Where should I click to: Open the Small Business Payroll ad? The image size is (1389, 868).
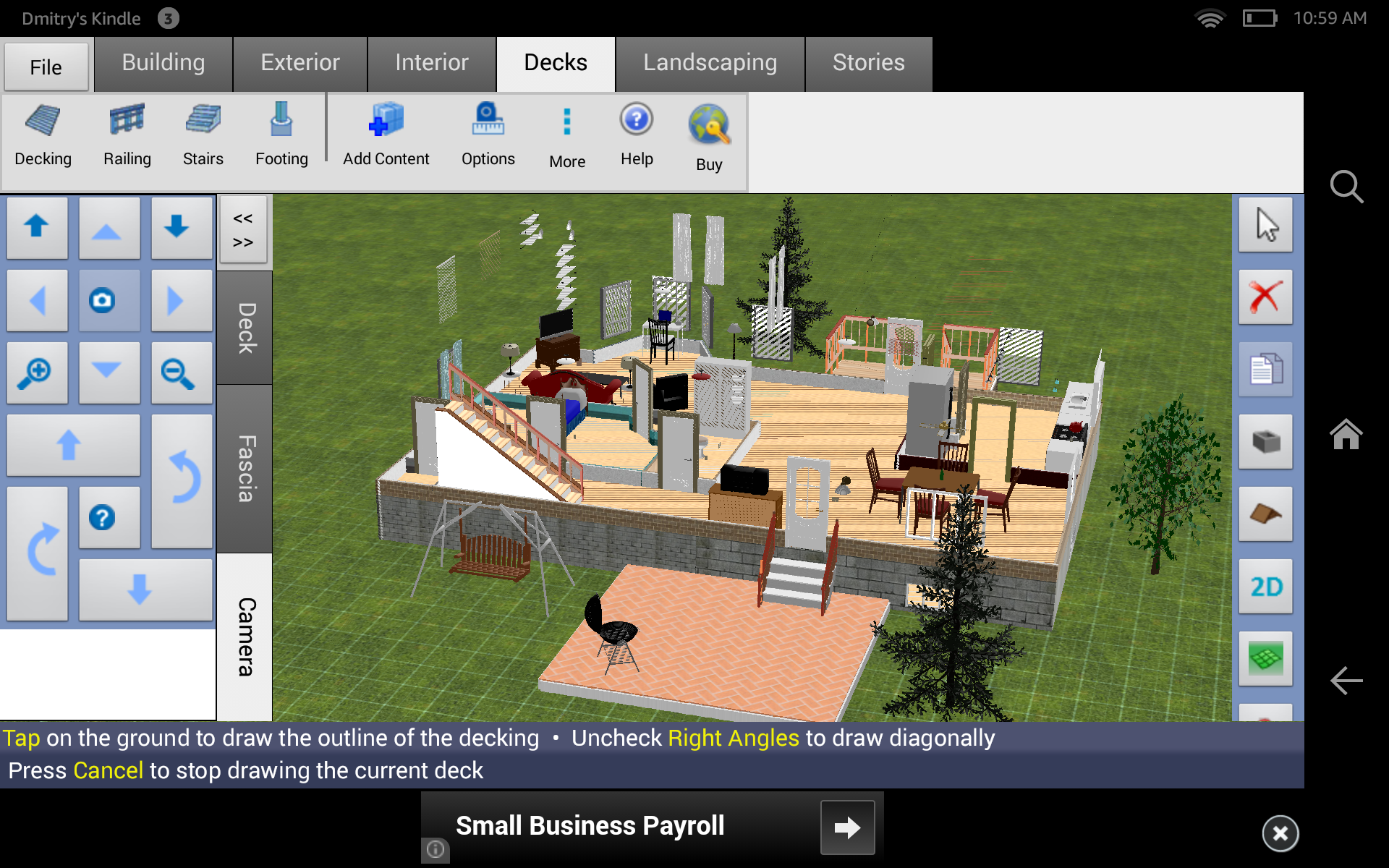tap(589, 825)
